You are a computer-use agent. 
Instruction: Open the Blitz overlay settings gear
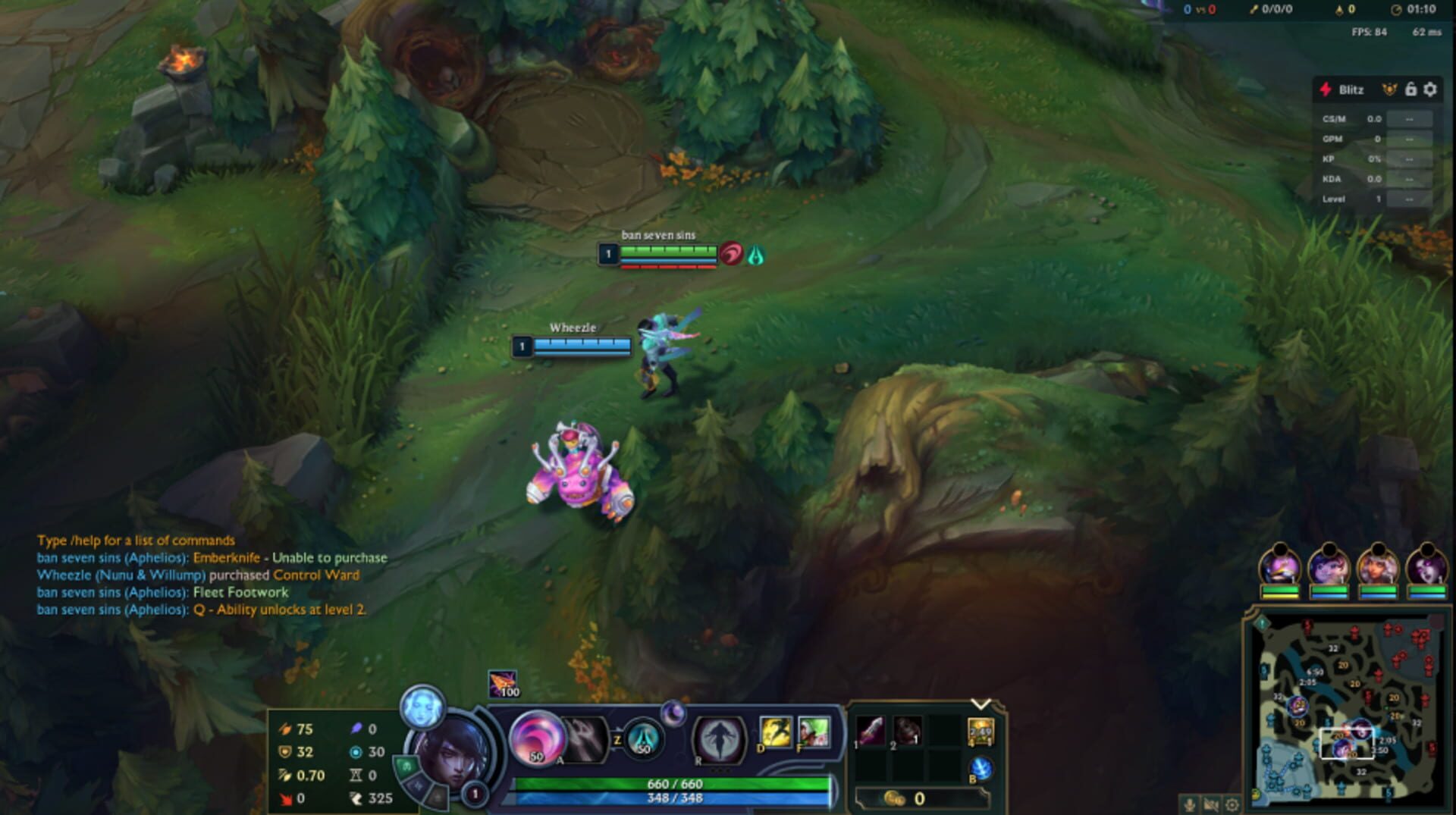[x=1430, y=89]
